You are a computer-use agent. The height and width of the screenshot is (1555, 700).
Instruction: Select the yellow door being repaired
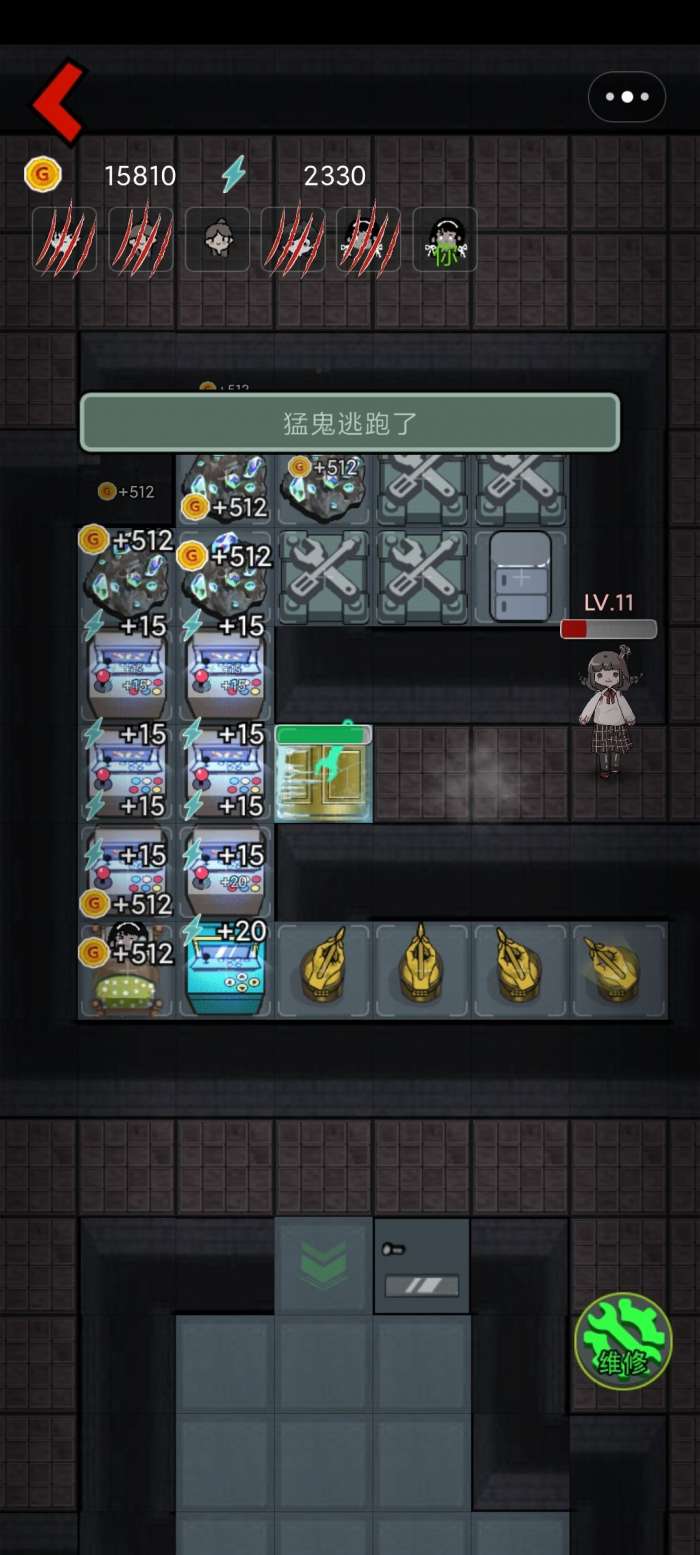[323, 775]
